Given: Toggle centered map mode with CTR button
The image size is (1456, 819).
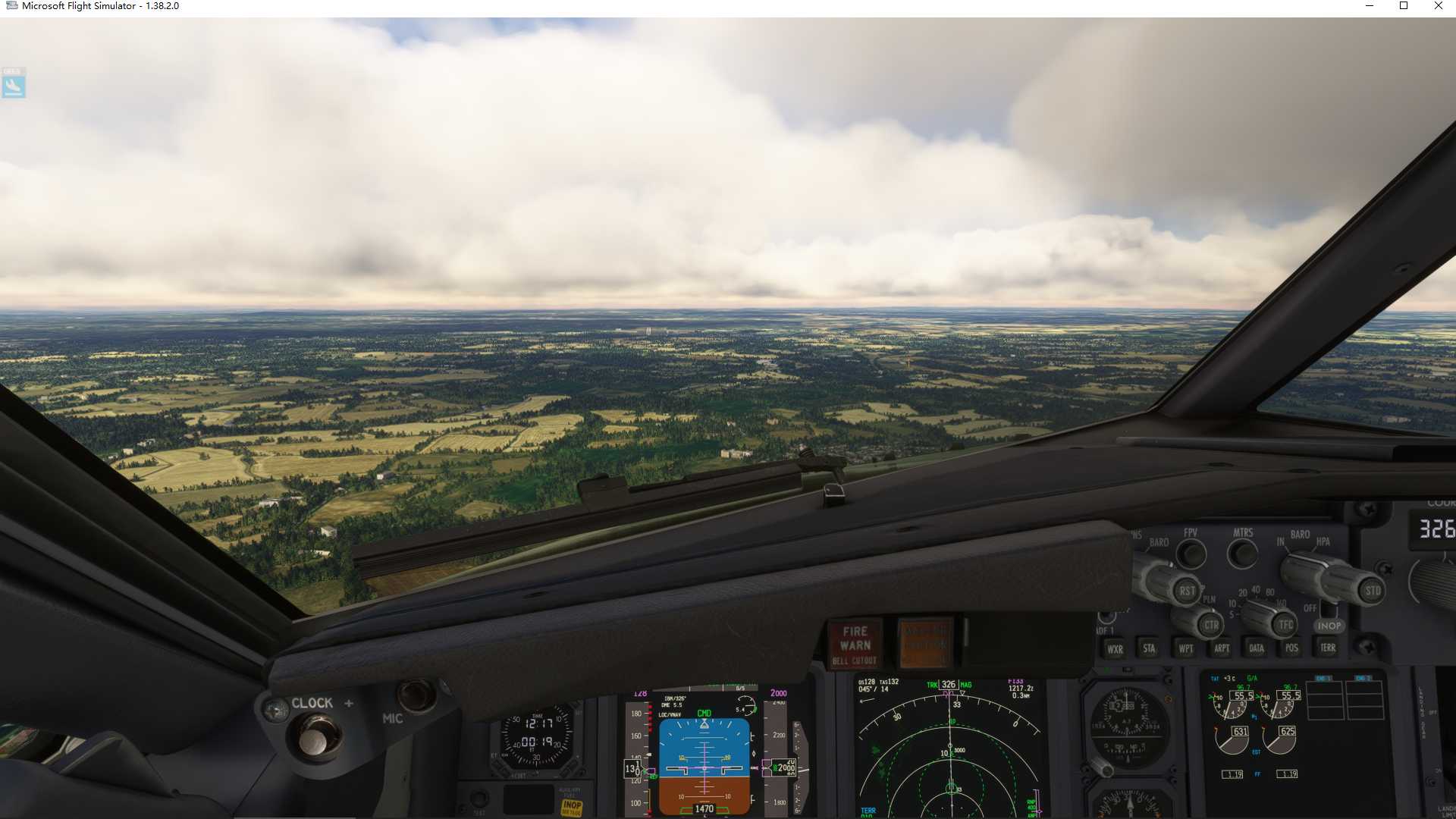Looking at the screenshot, I should 1210,625.
